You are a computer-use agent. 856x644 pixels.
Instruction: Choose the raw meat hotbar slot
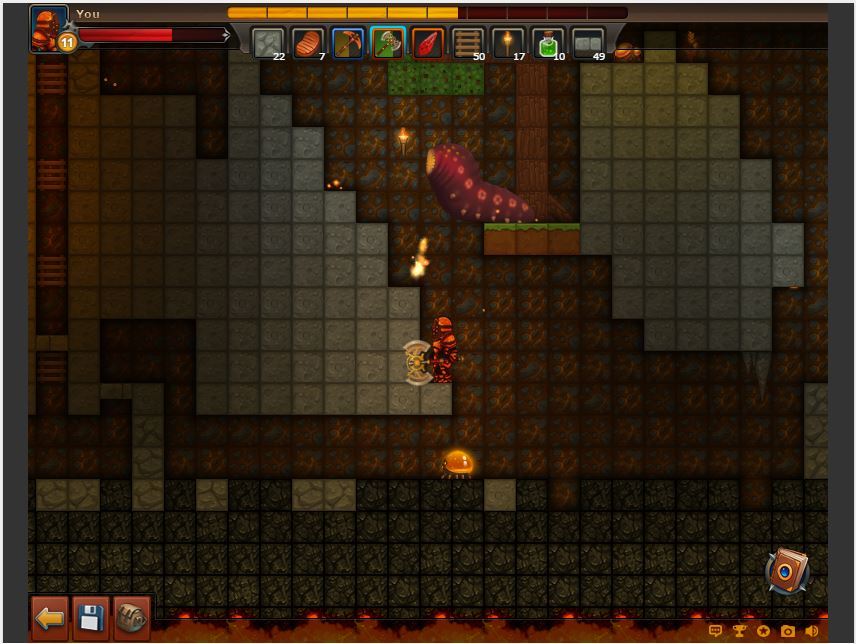[308, 44]
